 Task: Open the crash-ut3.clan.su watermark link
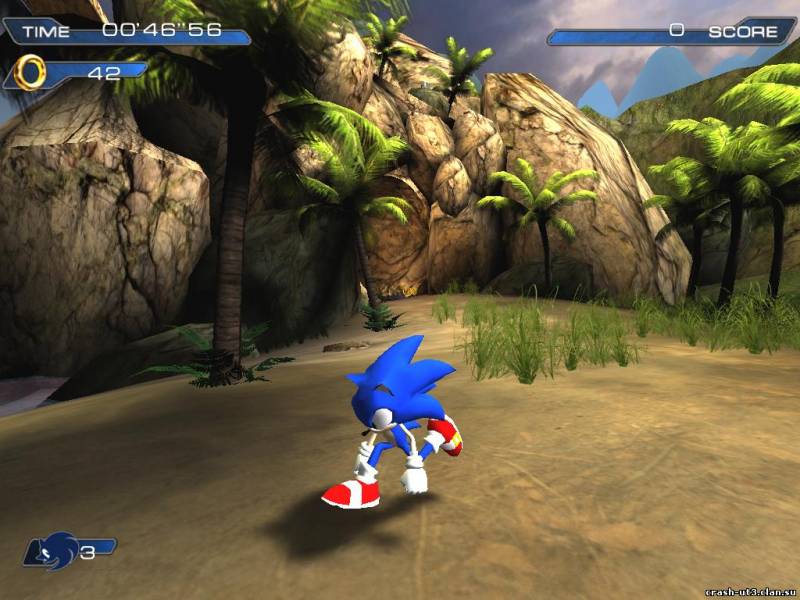click(749, 591)
